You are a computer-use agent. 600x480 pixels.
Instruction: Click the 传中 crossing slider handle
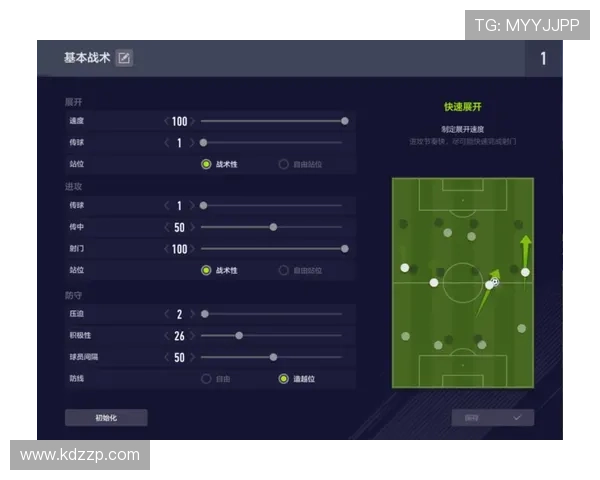[x=273, y=227]
